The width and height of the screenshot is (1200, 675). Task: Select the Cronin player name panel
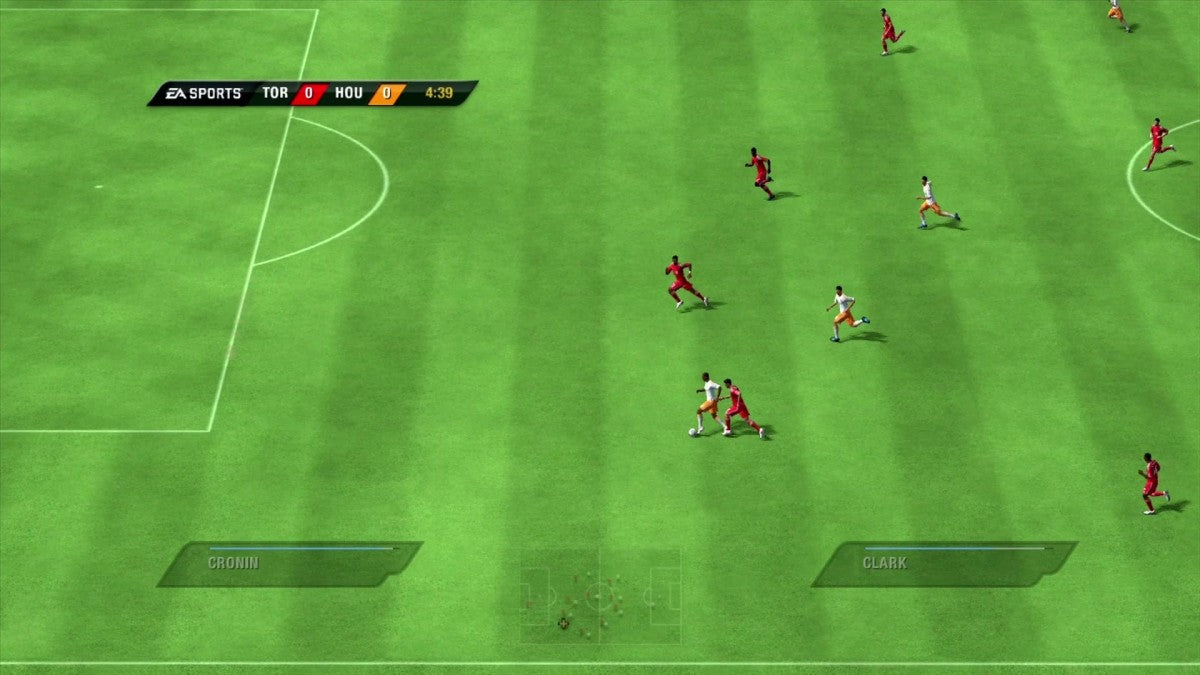288,564
